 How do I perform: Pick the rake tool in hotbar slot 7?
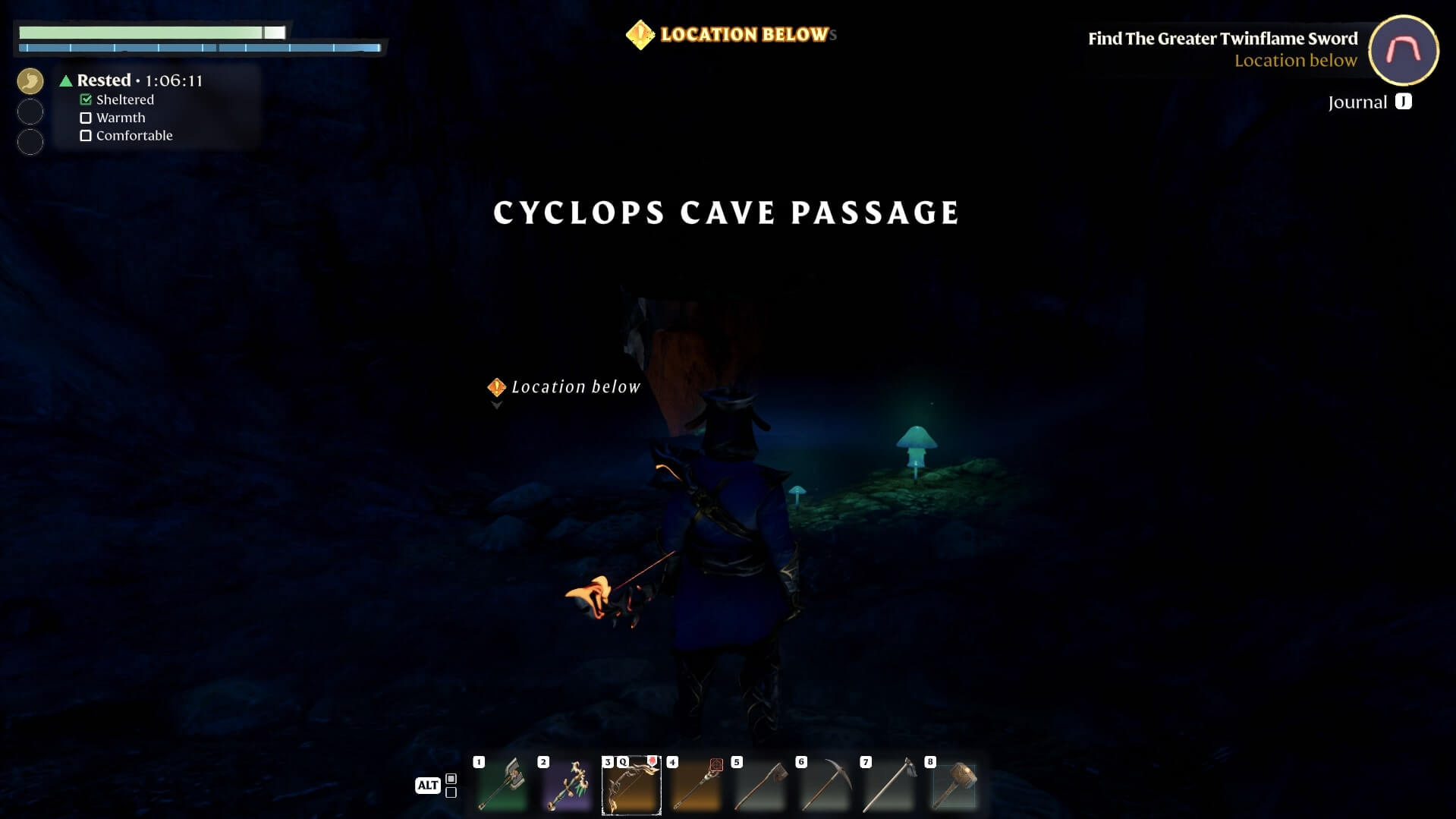(x=889, y=785)
